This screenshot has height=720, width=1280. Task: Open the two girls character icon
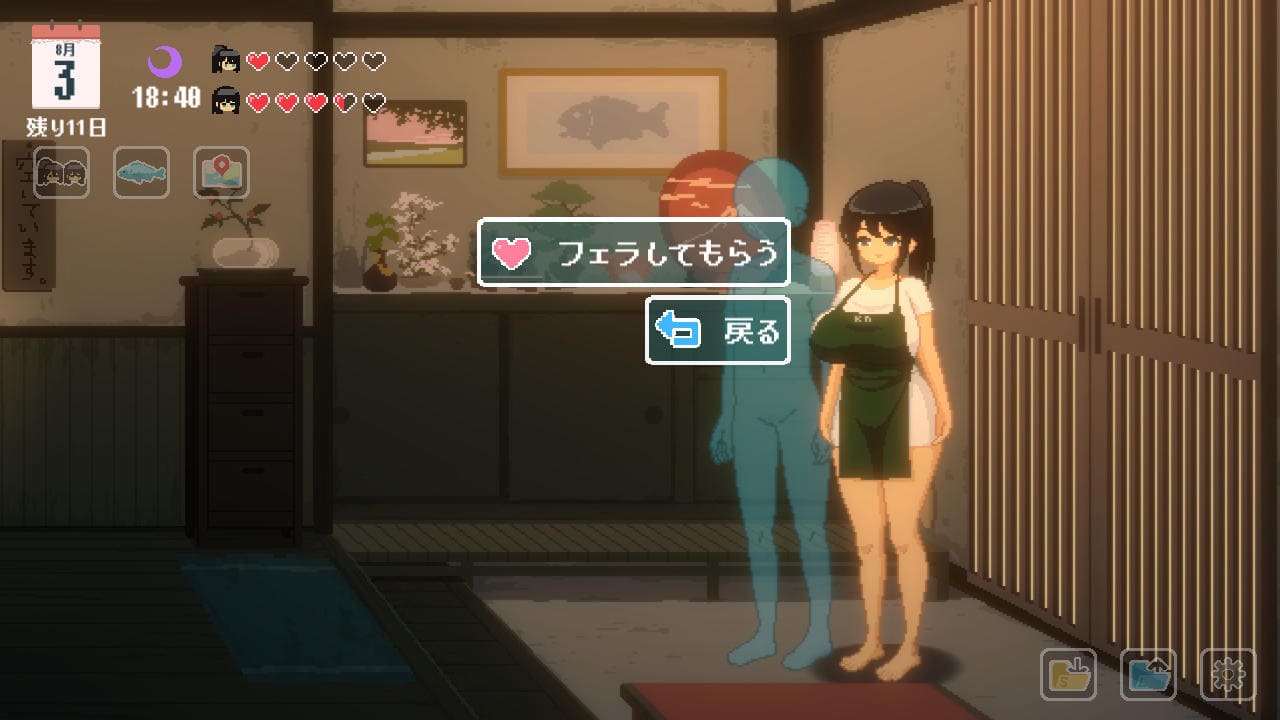pos(62,173)
